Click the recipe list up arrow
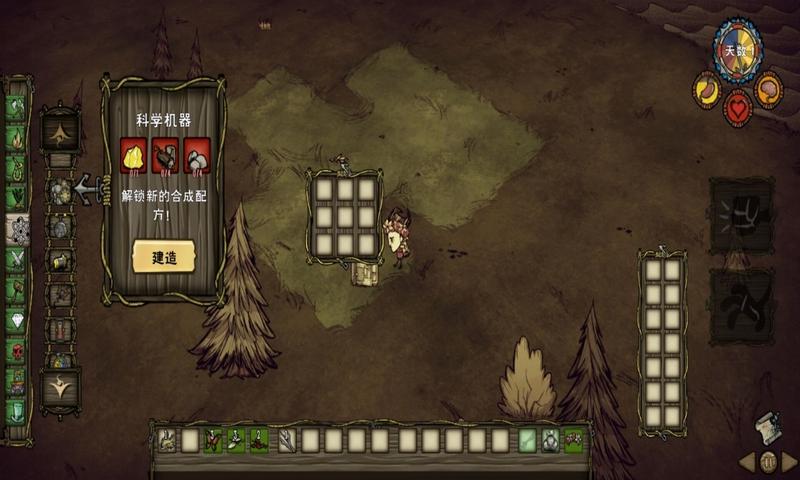 [60, 130]
